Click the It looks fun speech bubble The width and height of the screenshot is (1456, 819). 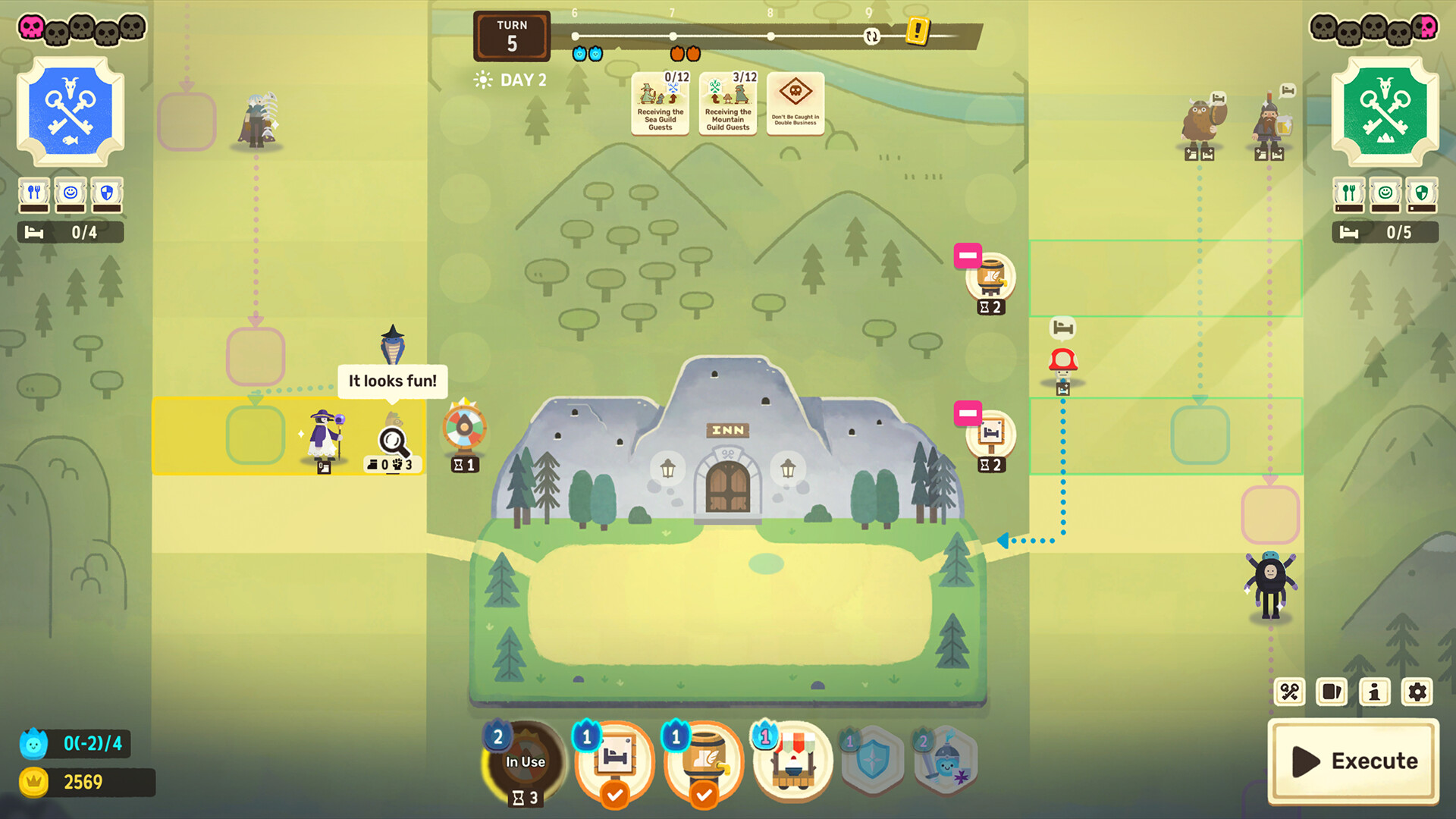point(392,381)
